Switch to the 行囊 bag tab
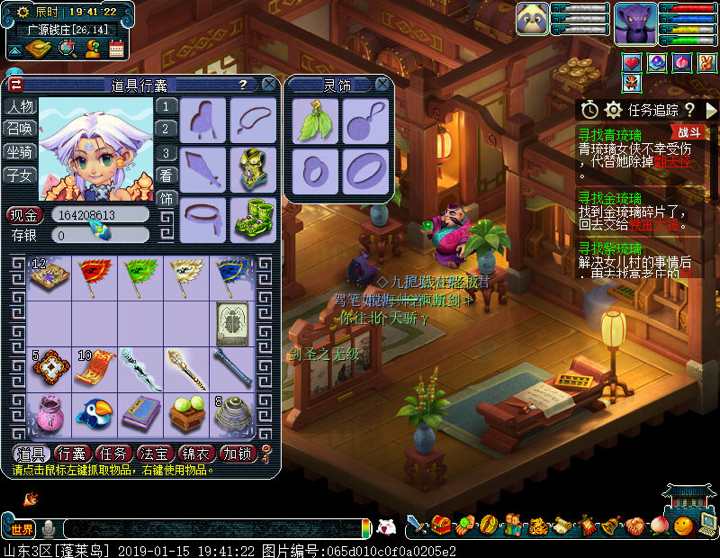 point(74,454)
